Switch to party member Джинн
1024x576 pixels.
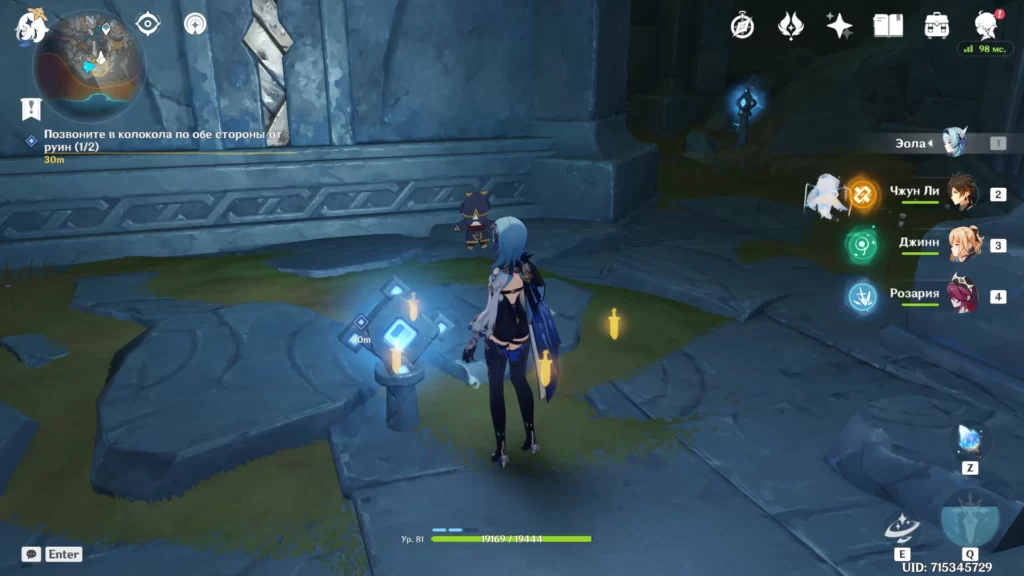(960, 244)
